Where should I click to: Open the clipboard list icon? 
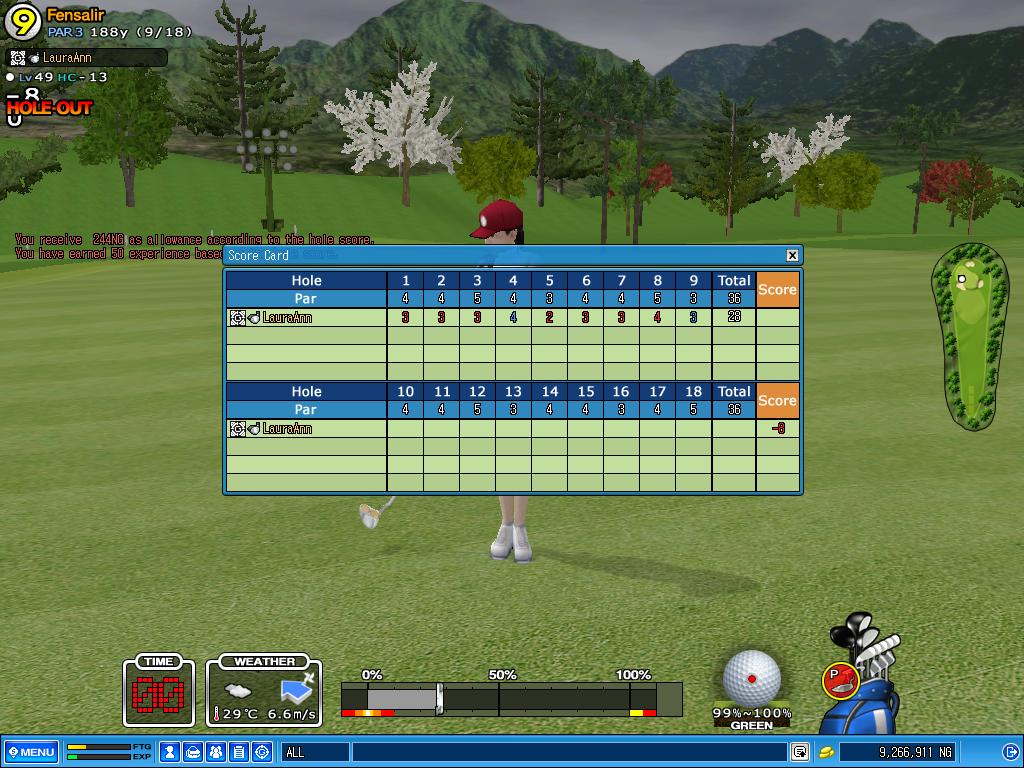point(239,752)
